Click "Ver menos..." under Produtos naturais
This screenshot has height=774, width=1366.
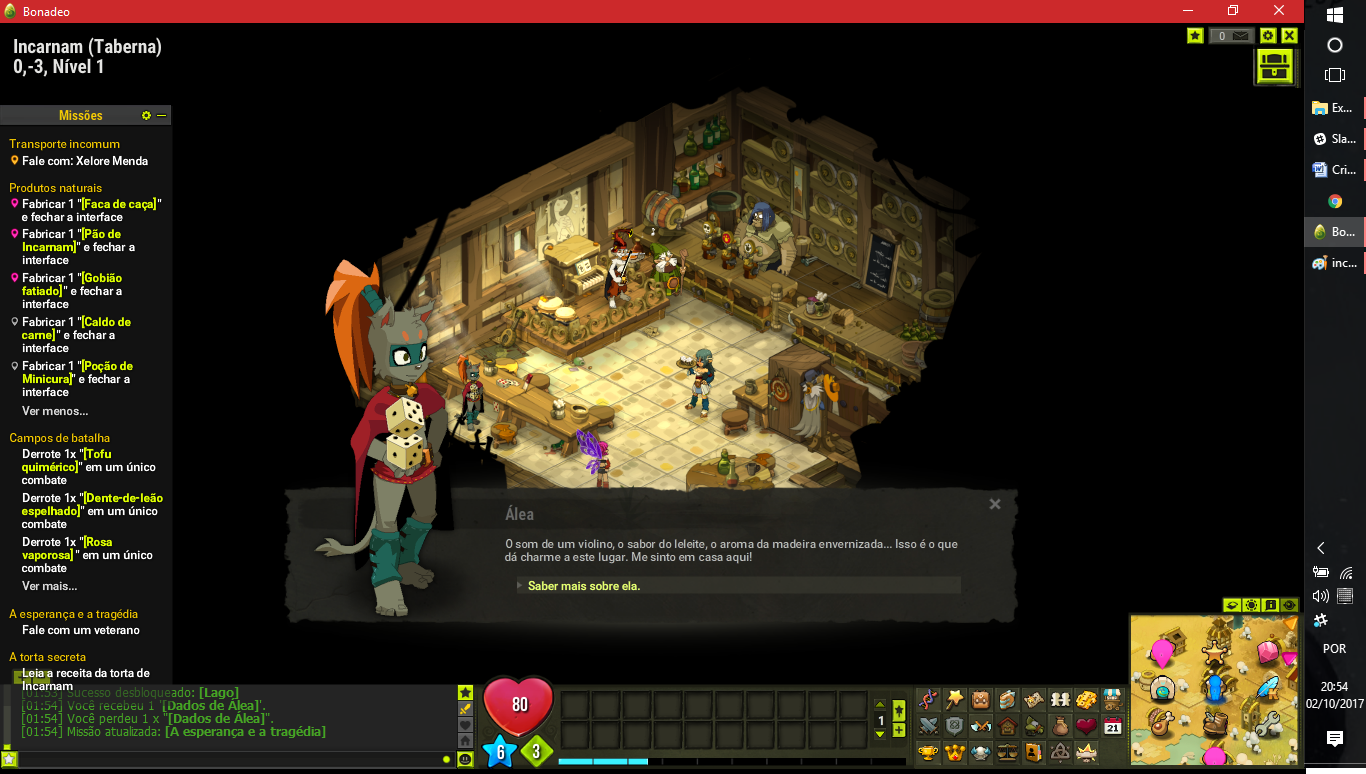[55, 411]
